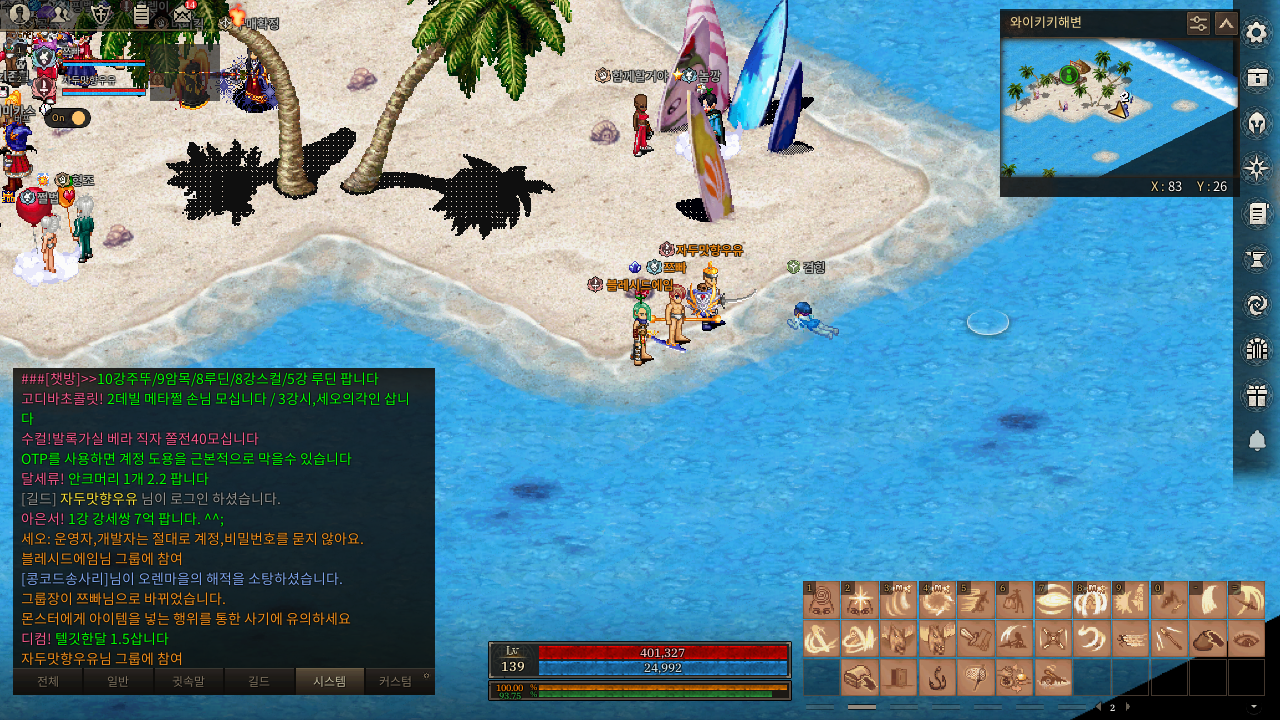Open the mail envelope with 14 badge
Image resolution: width=1280 pixels, height=720 pixels.
point(181,14)
